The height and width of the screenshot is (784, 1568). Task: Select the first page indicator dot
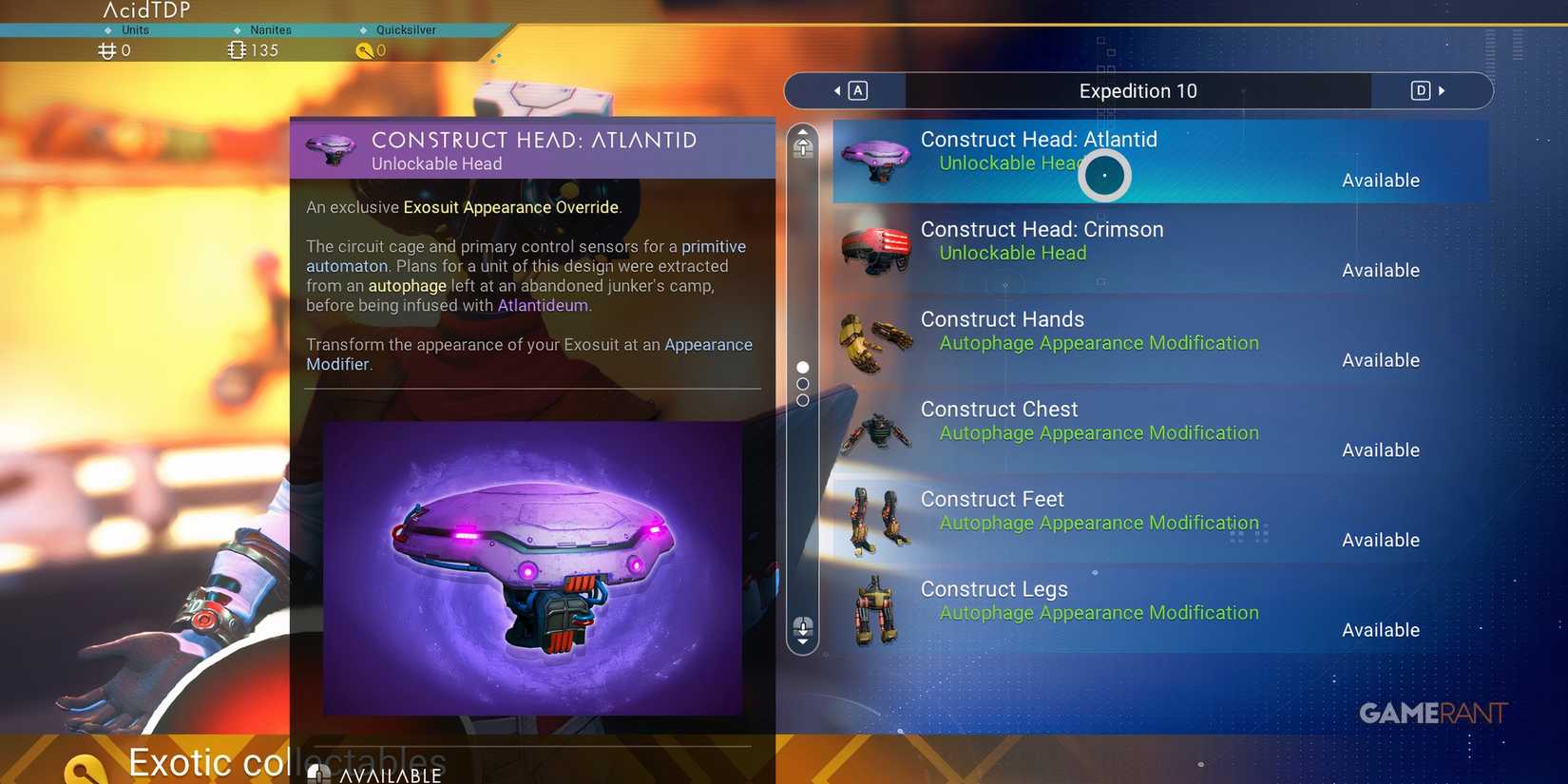(x=803, y=367)
